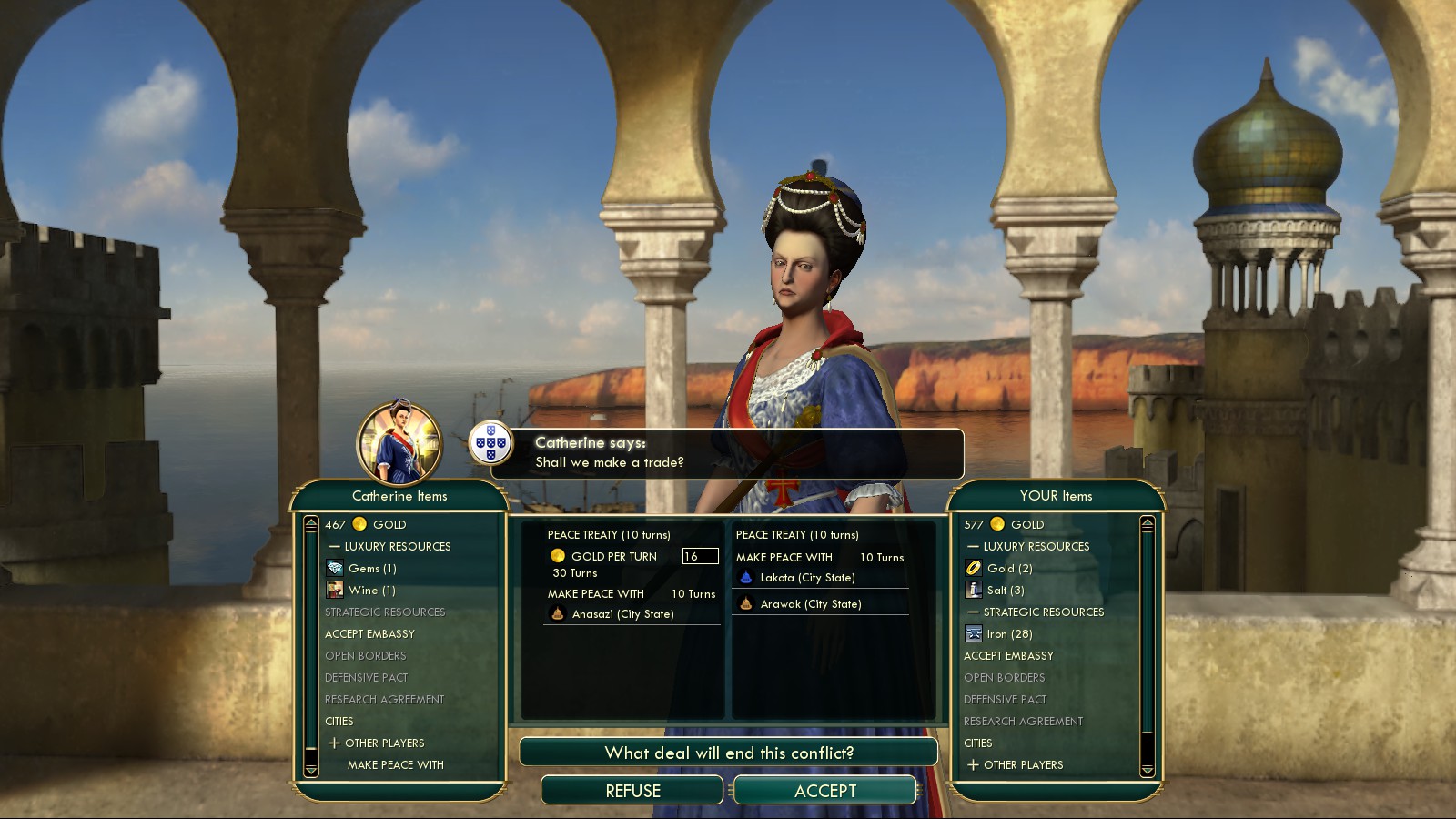
Task: Remove Lakota city state peace item
Action: click(x=807, y=578)
